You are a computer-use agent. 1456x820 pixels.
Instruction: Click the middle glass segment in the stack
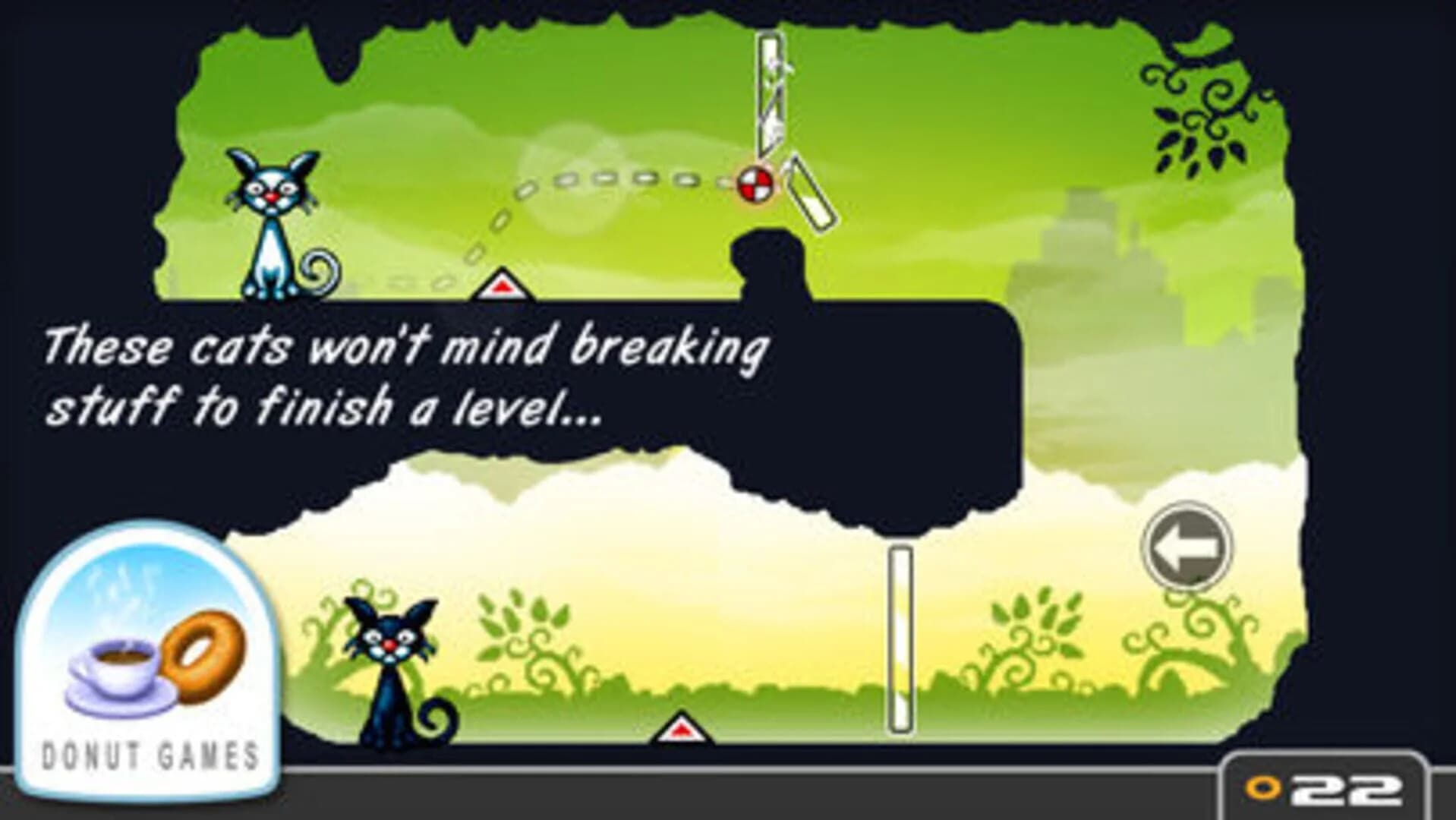pos(770,99)
